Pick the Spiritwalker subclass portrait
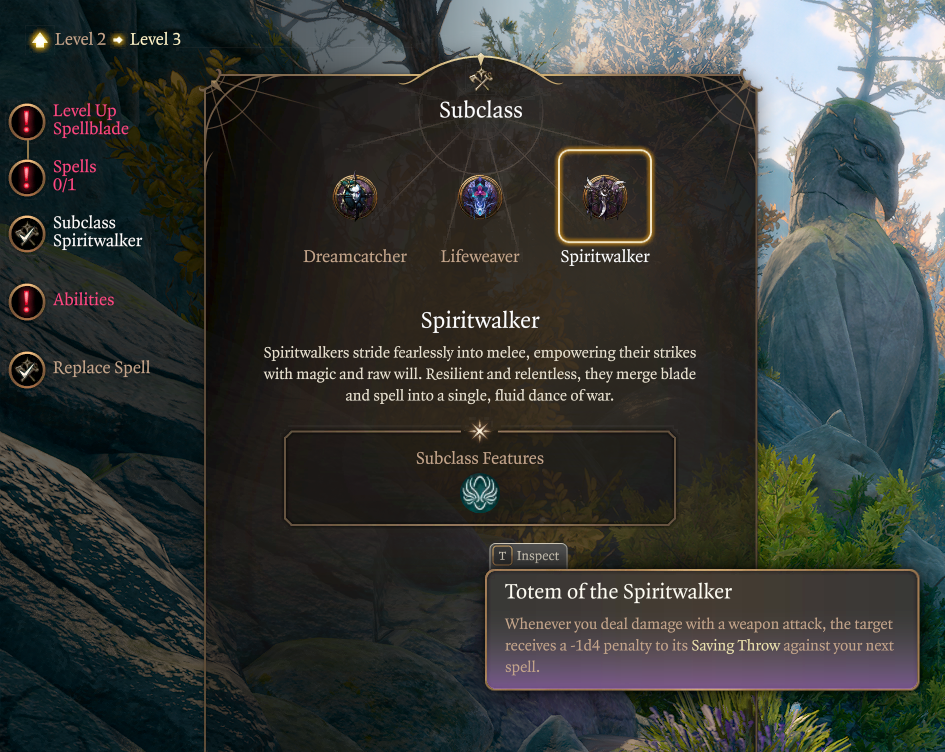 click(605, 197)
